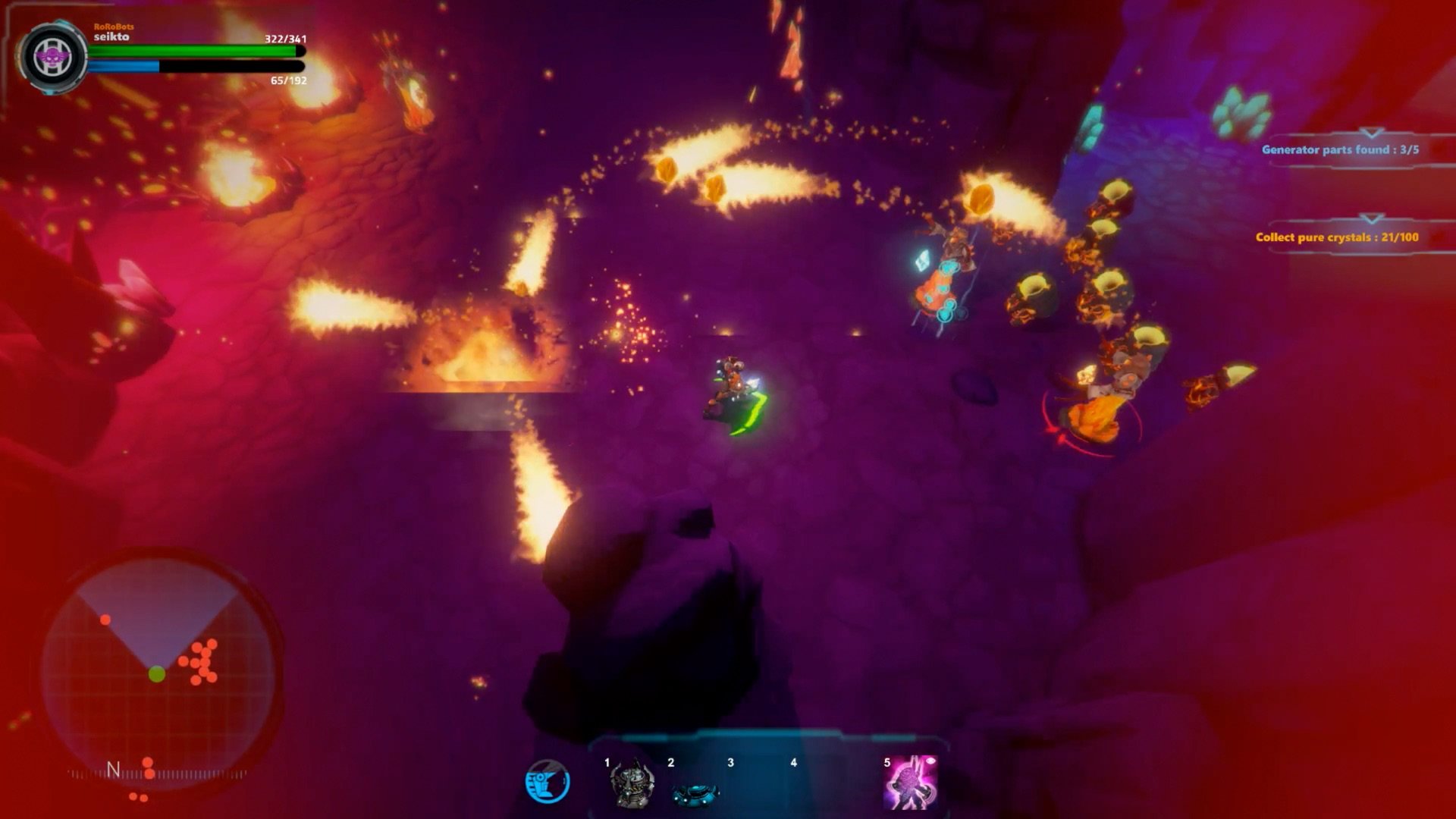The width and height of the screenshot is (1456, 819).
Task: Select the grey turret device in slot 1
Action: coord(632,785)
